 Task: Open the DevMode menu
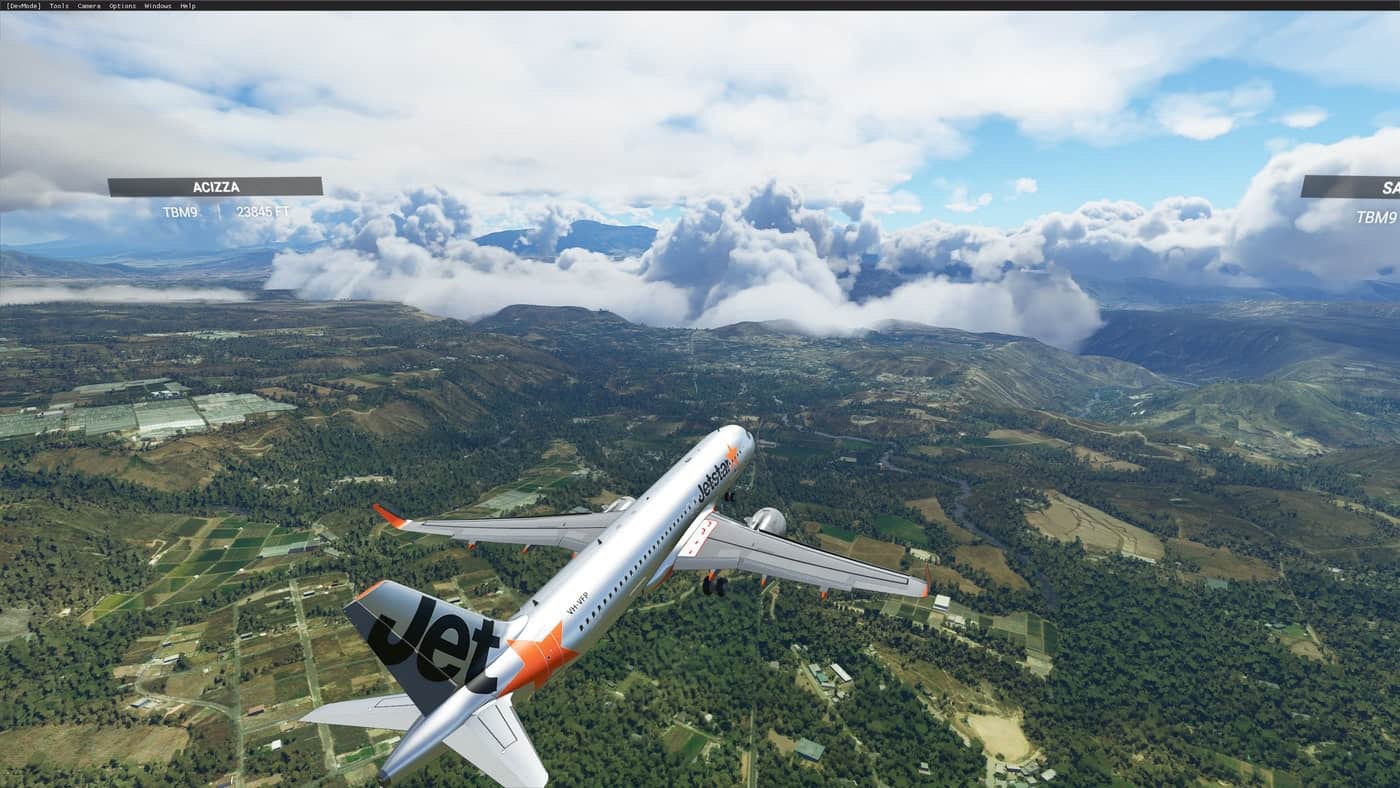pos(23,6)
